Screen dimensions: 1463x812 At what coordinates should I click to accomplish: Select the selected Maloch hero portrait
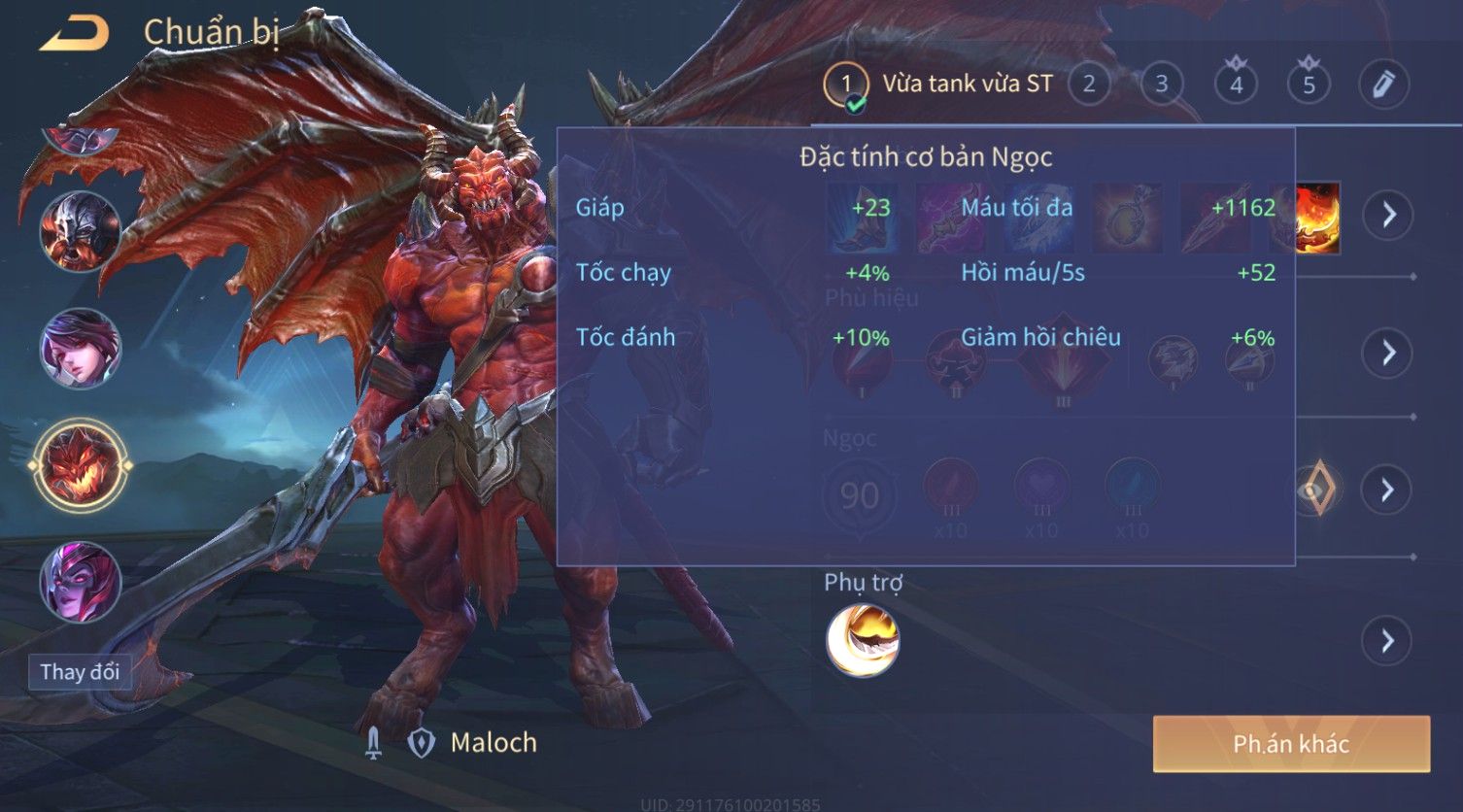80,466
